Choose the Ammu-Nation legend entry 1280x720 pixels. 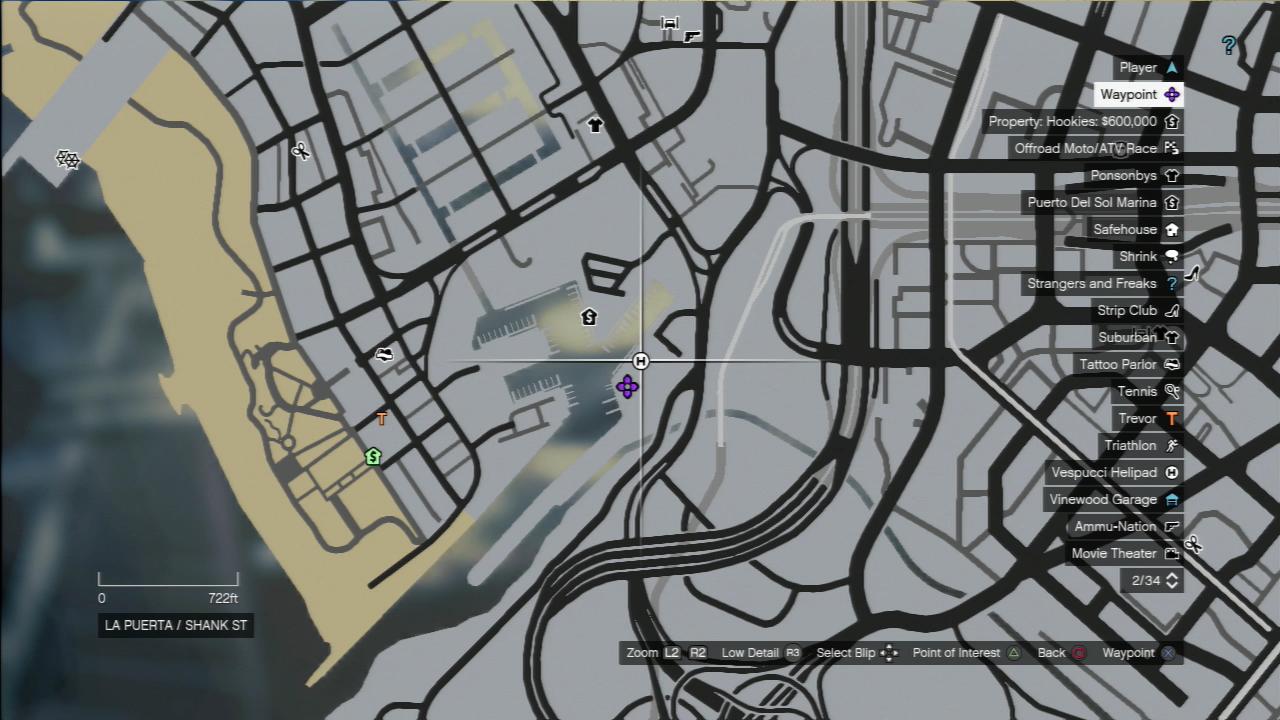point(1117,526)
